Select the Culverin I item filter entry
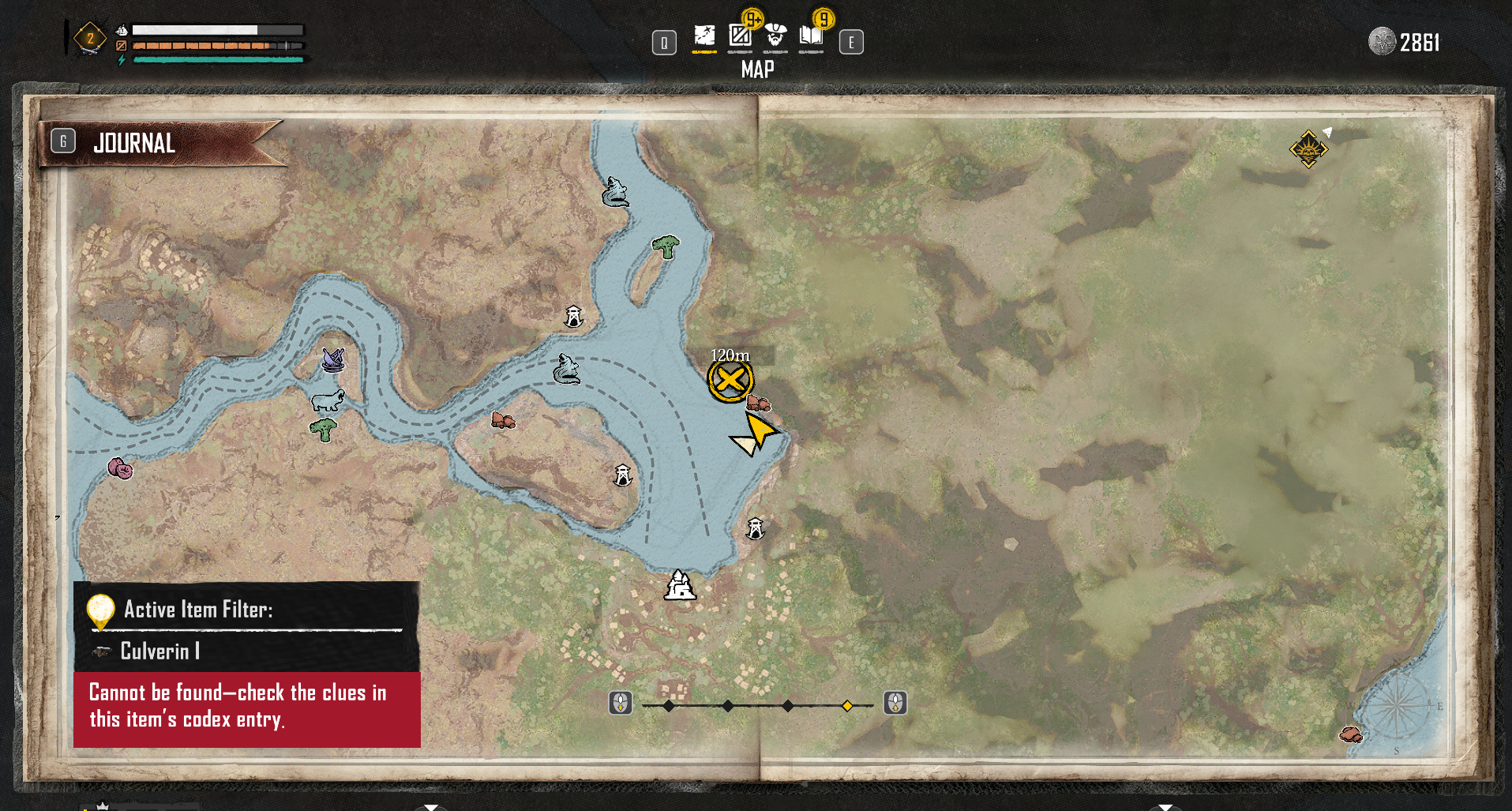Viewport: 1512px width, 811px height. click(x=160, y=651)
